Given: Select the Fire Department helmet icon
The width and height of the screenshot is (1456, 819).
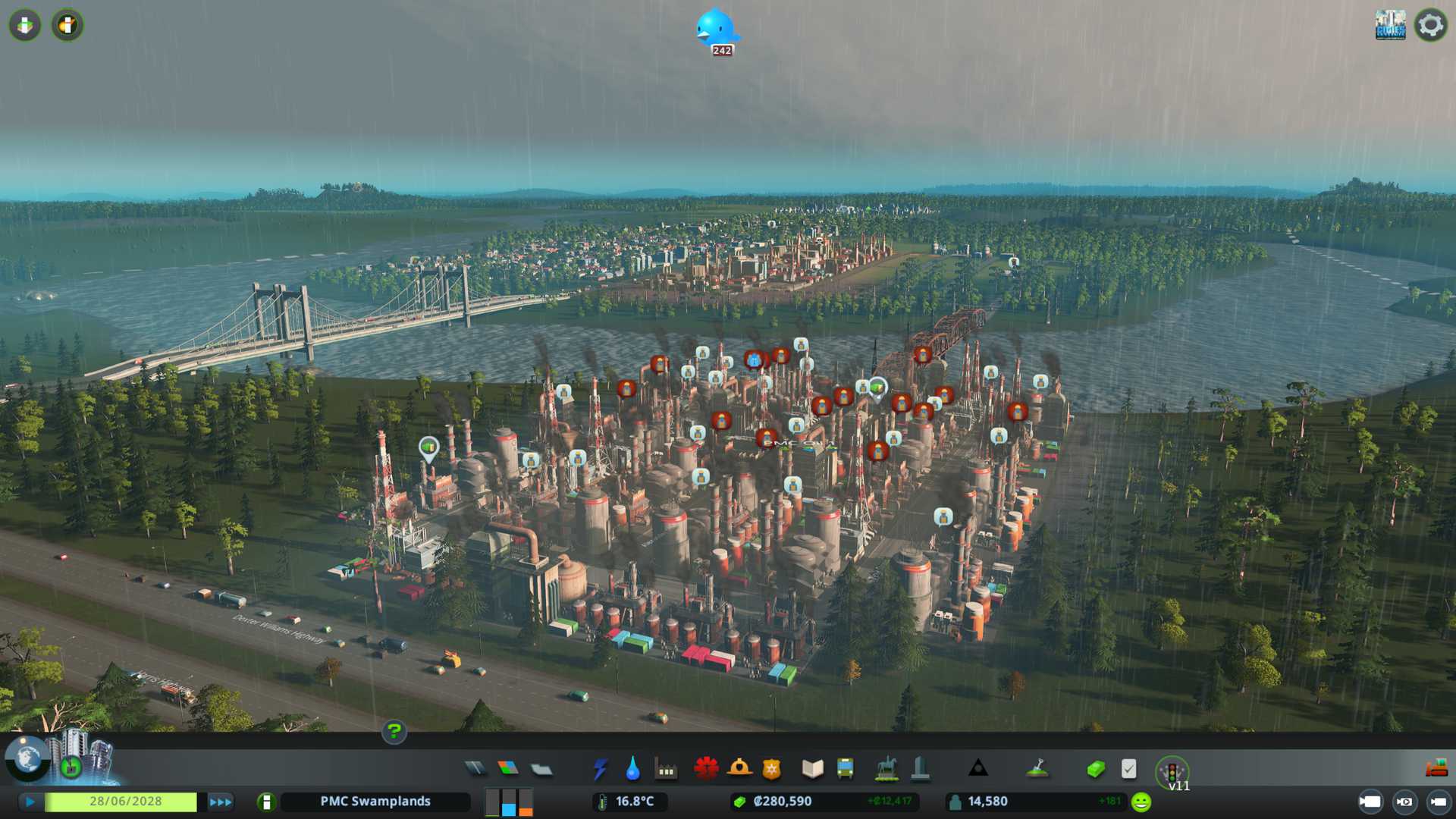Looking at the screenshot, I should point(739,769).
